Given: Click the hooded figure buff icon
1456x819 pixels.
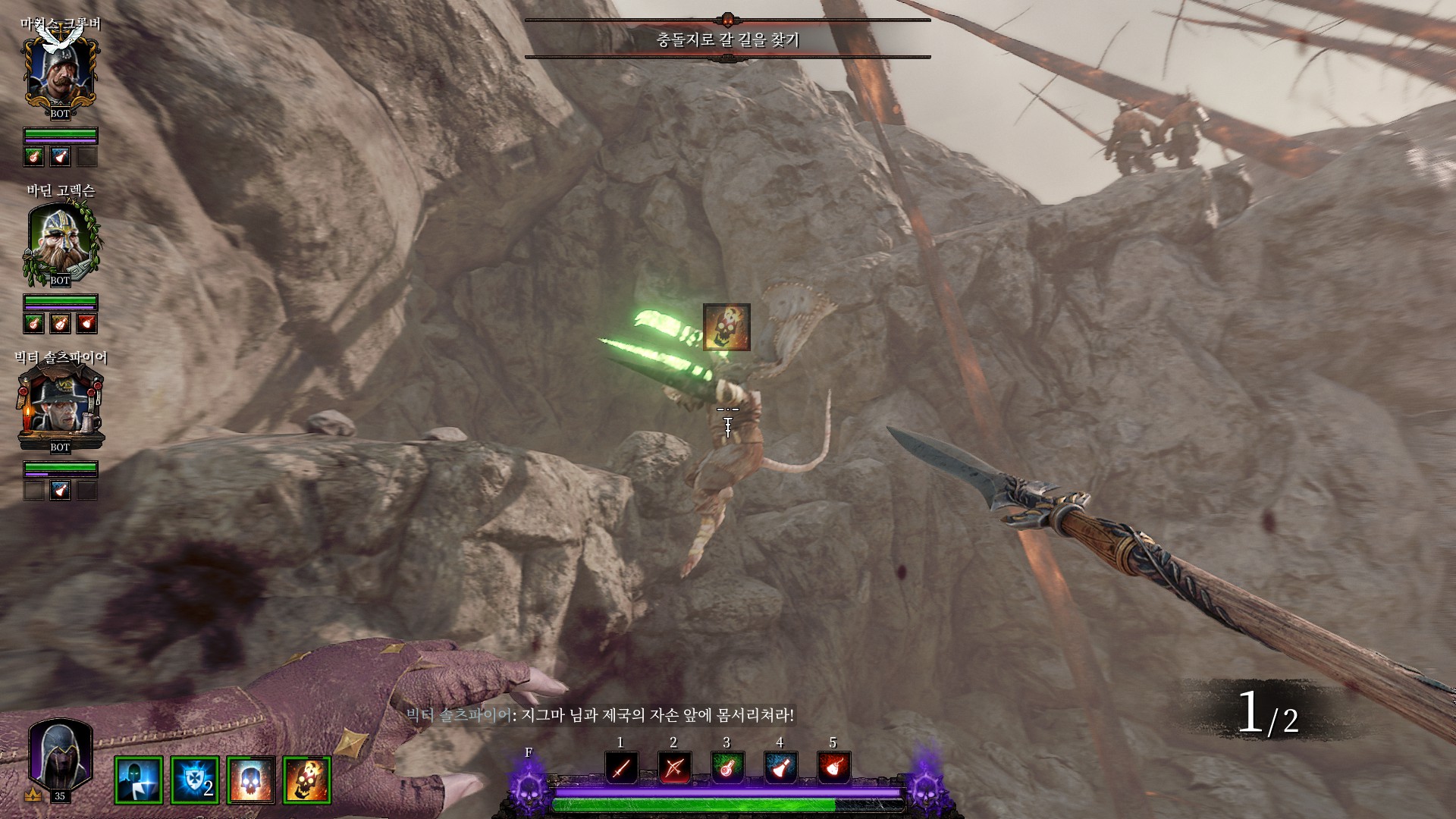Looking at the screenshot, I should pyautogui.click(x=139, y=780).
